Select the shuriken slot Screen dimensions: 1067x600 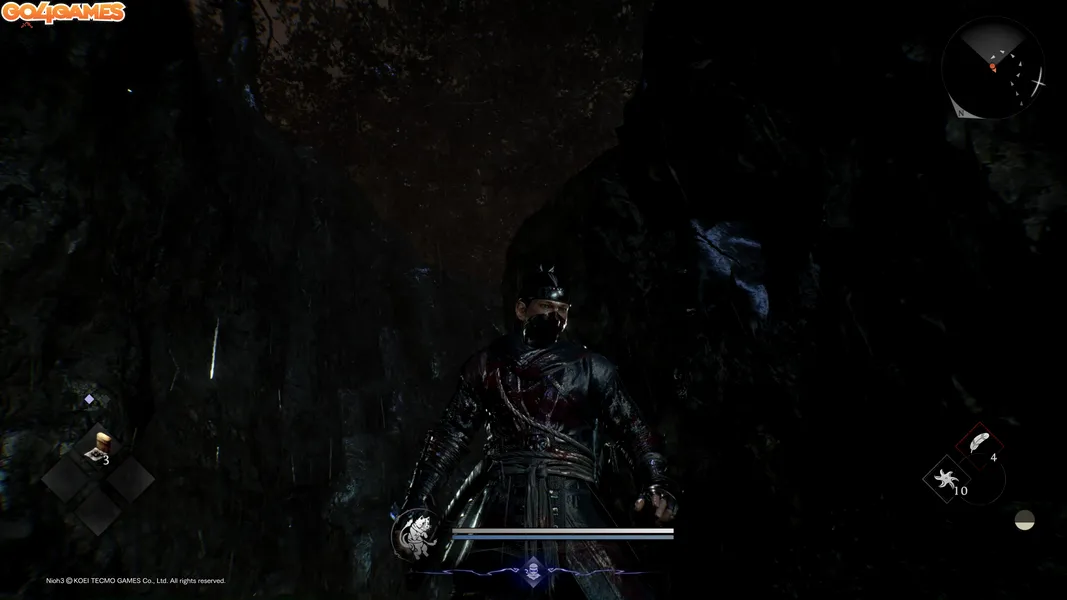pyautogui.click(x=945, y=481)
